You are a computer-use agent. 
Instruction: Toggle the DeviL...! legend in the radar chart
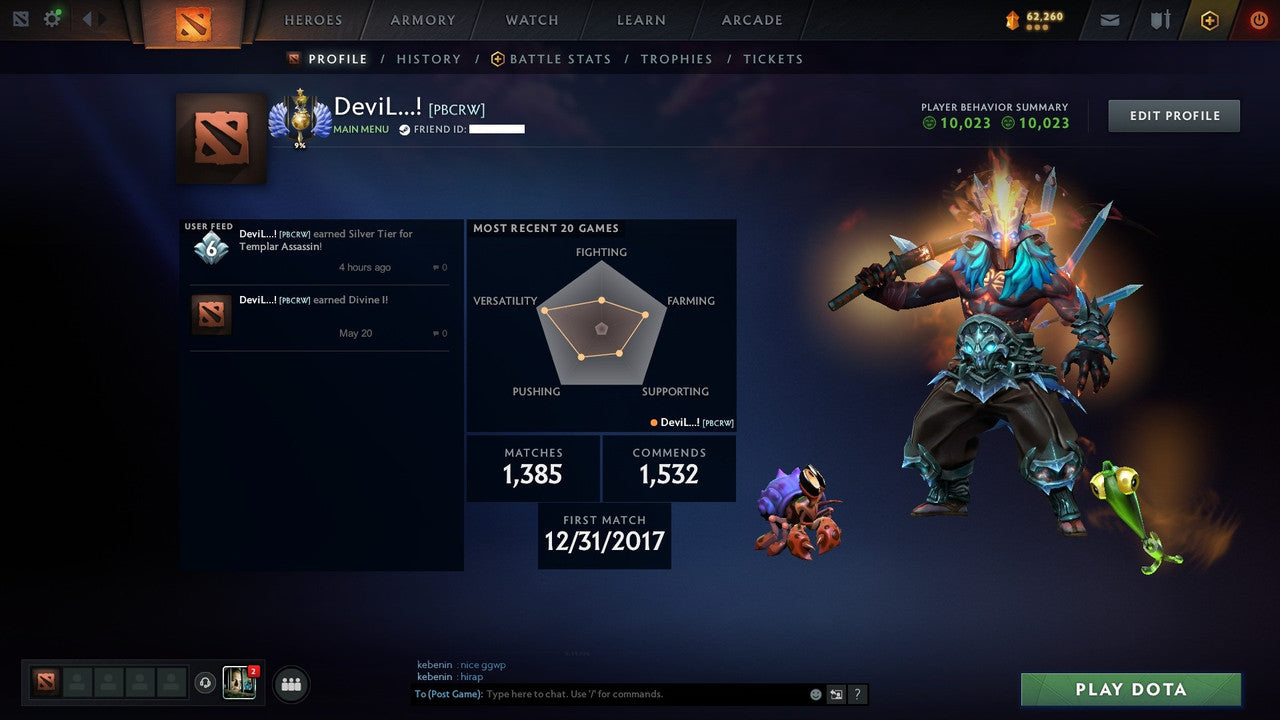[693, 422]
